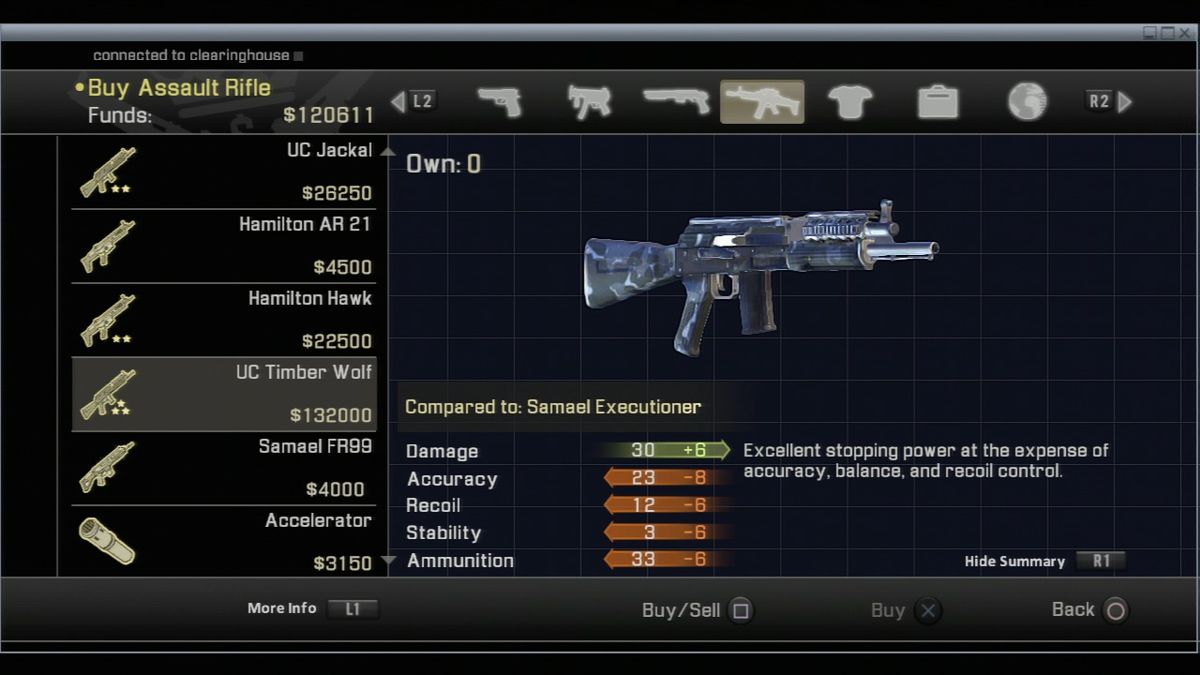The image size is (1200, 675).
Task: Go back from the shop
Action: [1115, 610]
